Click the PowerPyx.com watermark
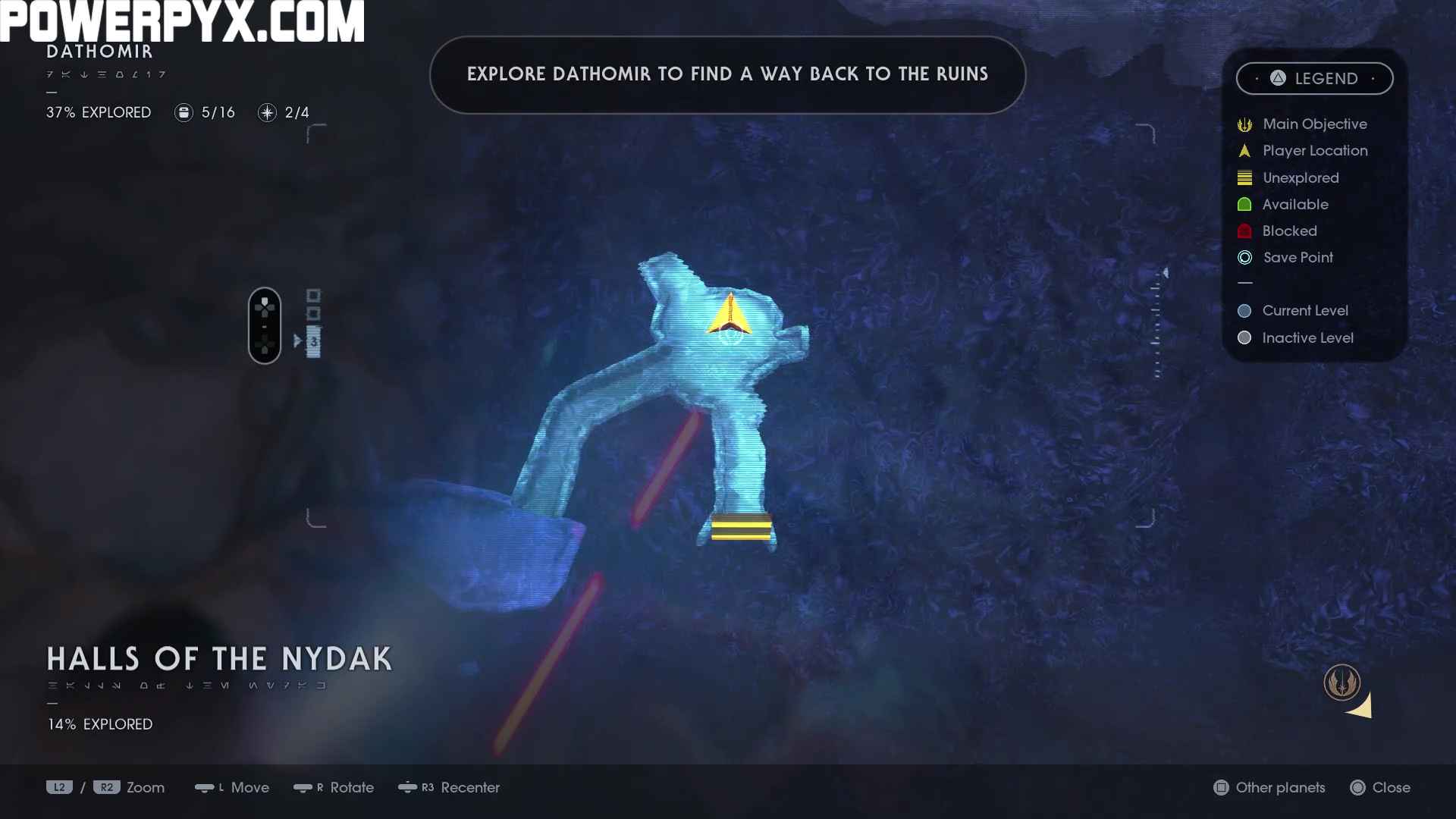Image resolution: width=1456 pixels, height=819 pixels. pos(182,21)
